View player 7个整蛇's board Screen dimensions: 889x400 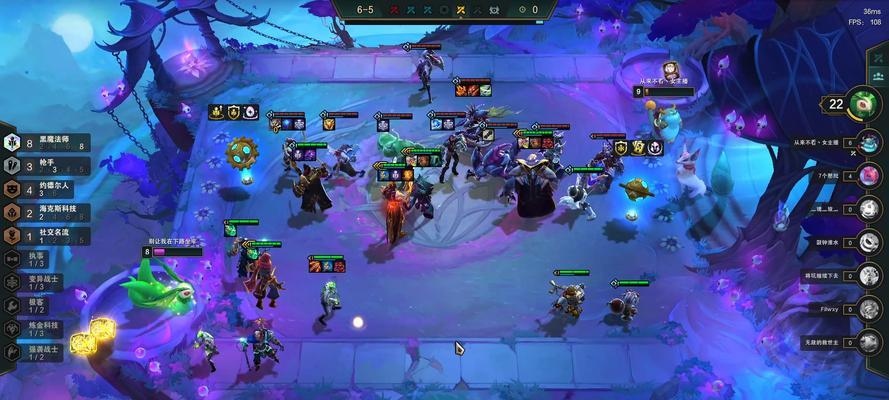[869, 177]
